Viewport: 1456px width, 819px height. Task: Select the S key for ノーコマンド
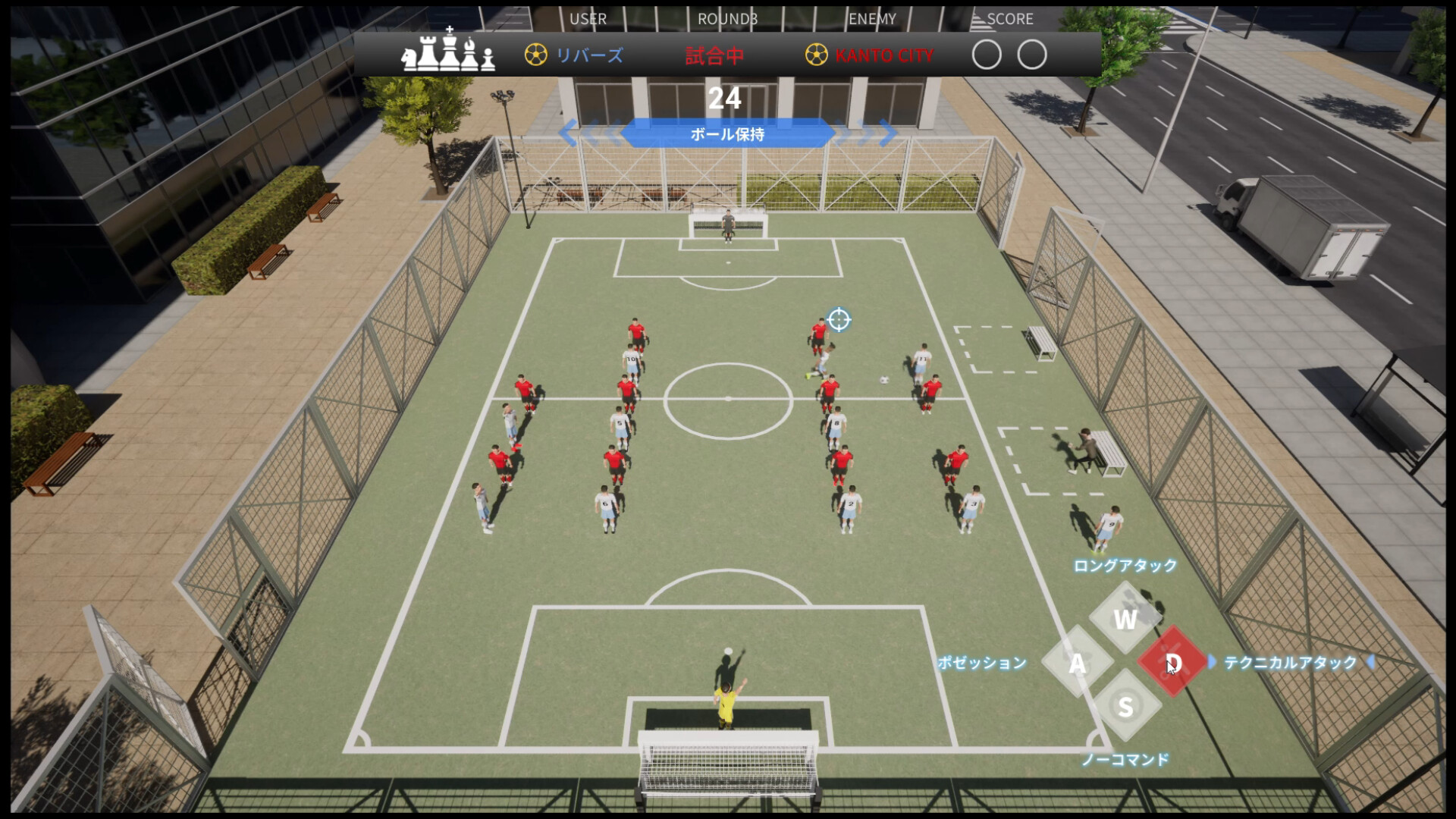1125,707
